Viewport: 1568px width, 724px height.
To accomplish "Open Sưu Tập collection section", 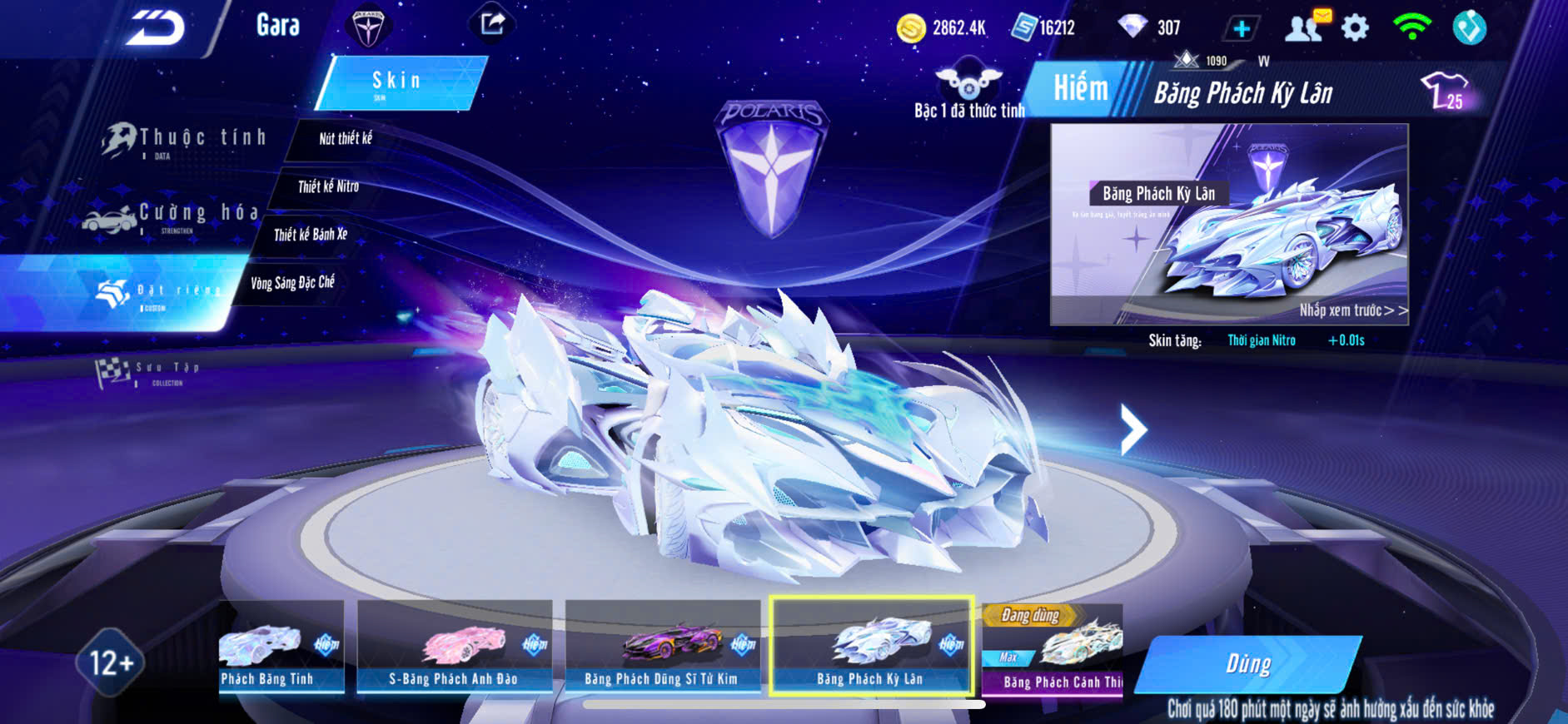I will pyautogui.click(x=150, y=372).
